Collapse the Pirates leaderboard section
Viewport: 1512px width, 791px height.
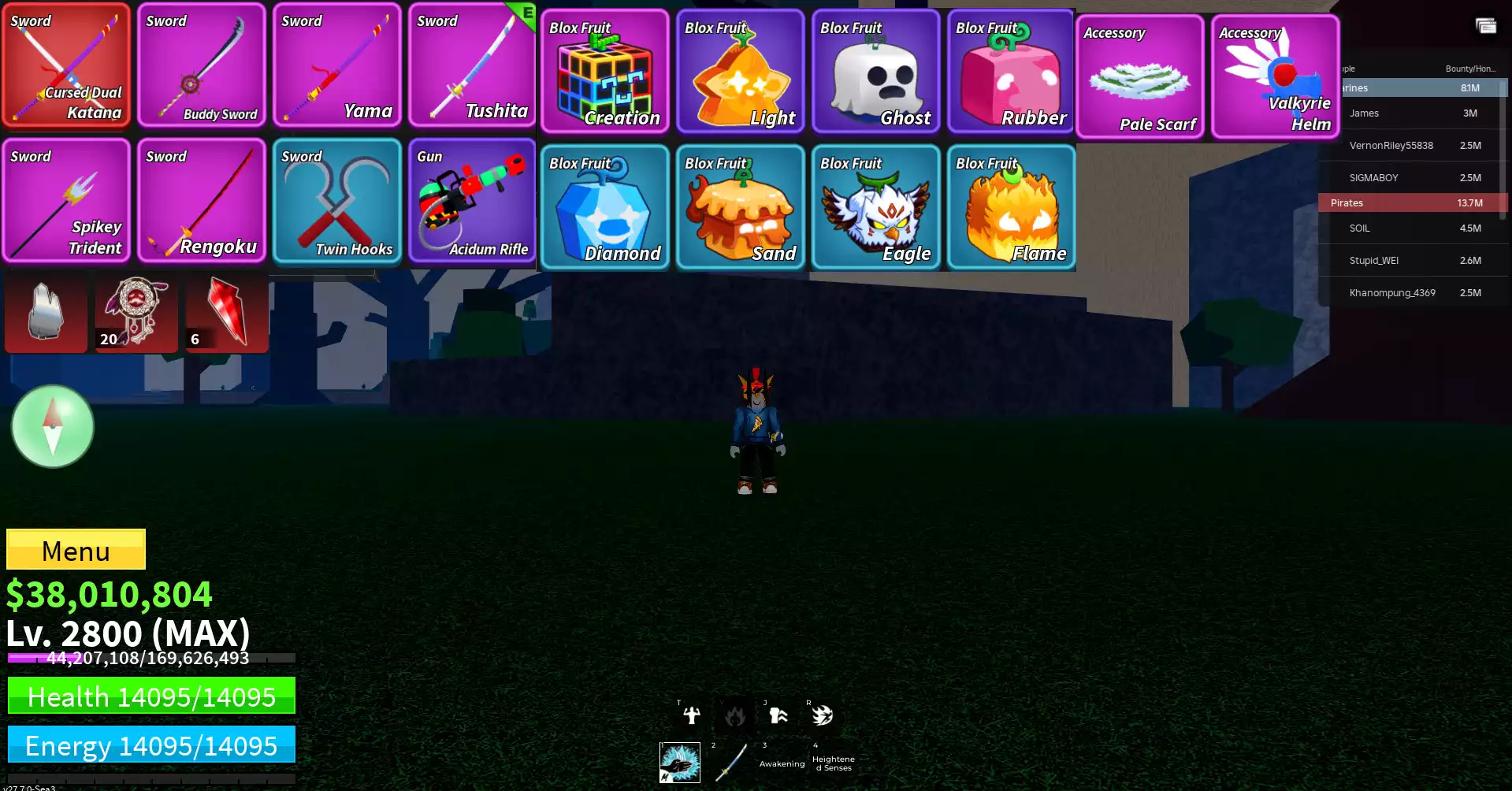click(1410, 202)
